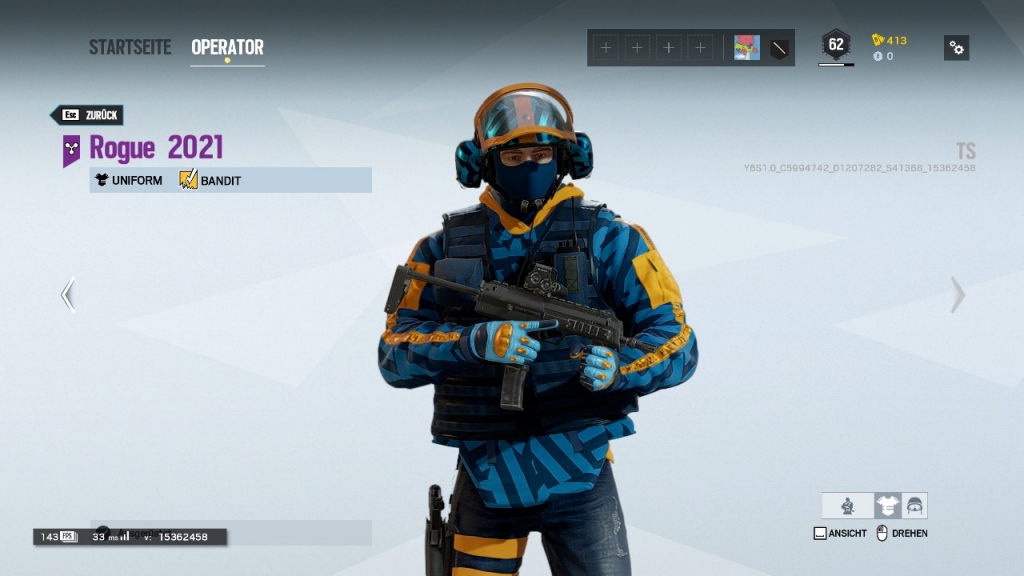1024x576 pixels.
Task: Show the next item with the right arrow
Action: pyautogui.click(x=957, y=295)
